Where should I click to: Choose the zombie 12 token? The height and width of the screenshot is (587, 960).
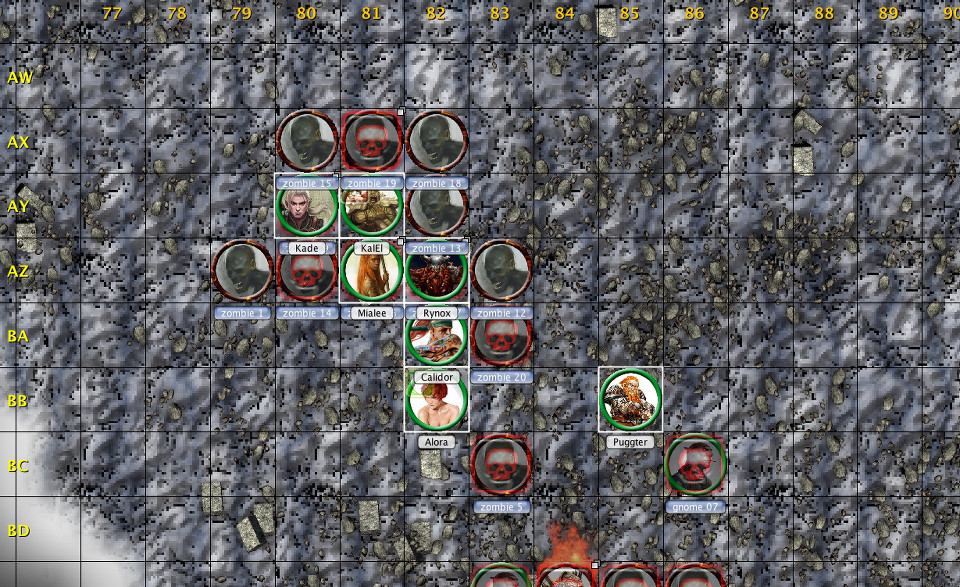(x=501, y=271)
